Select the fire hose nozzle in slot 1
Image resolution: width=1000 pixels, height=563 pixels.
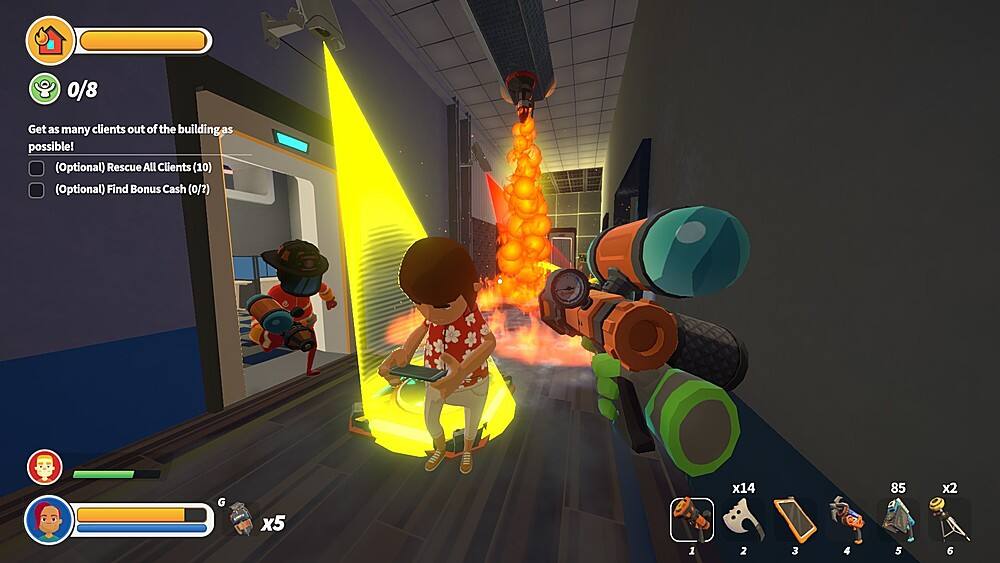coord(692,520)
